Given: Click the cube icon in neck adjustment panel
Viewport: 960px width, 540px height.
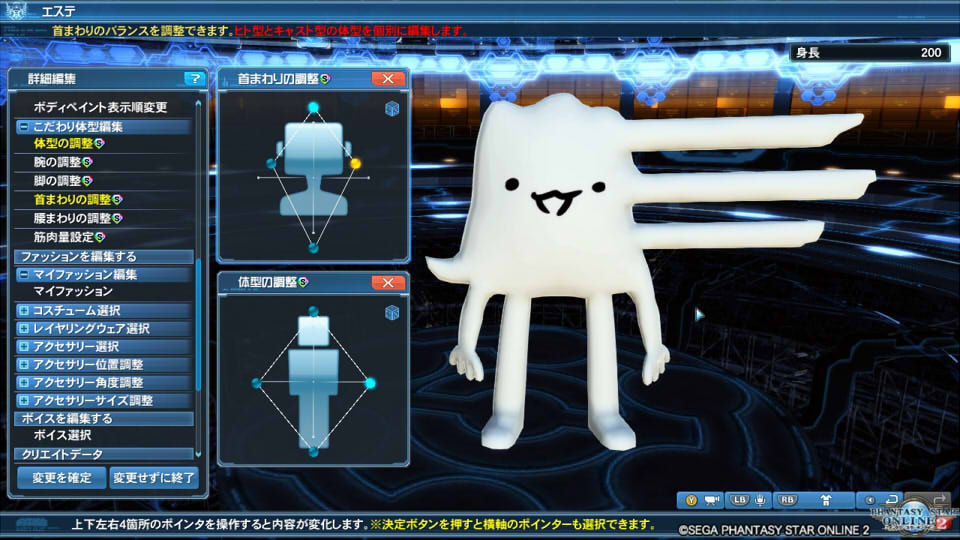Looking at the screenshot, I should (x=392, y=109).
